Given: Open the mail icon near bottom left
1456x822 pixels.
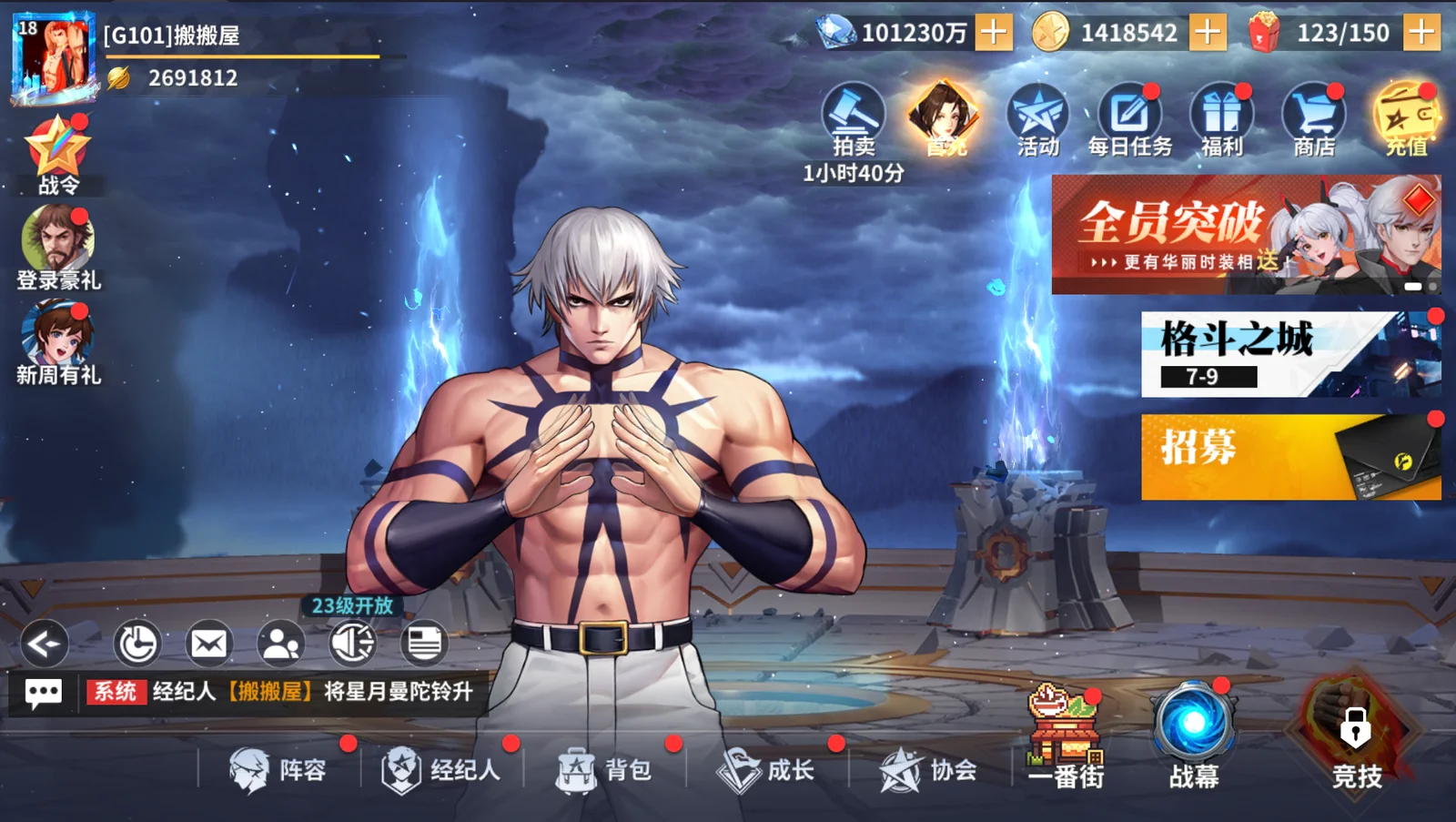Looking at the screenshot, I should (207, 644).
